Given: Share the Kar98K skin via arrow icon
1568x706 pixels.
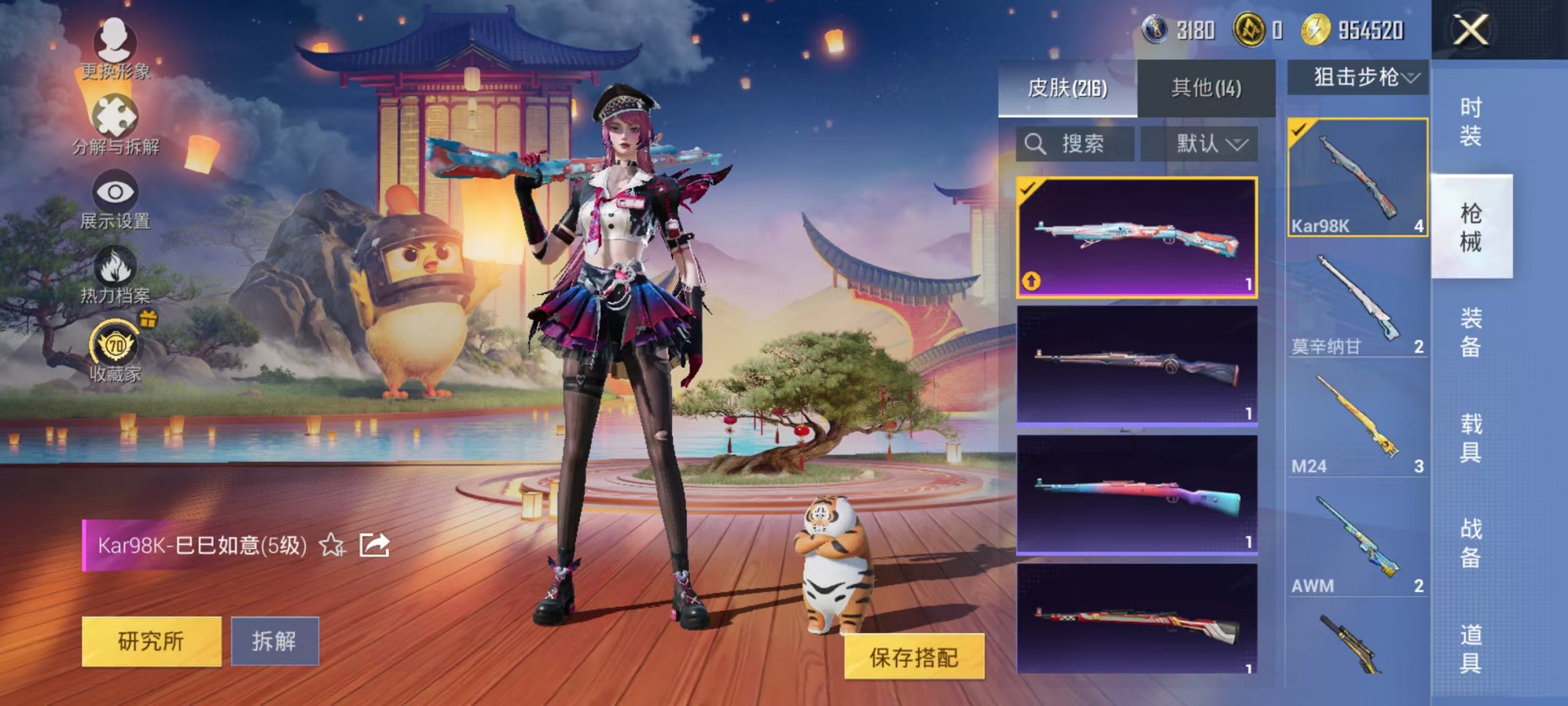Looking at the screenshot, I should [374, 545].
